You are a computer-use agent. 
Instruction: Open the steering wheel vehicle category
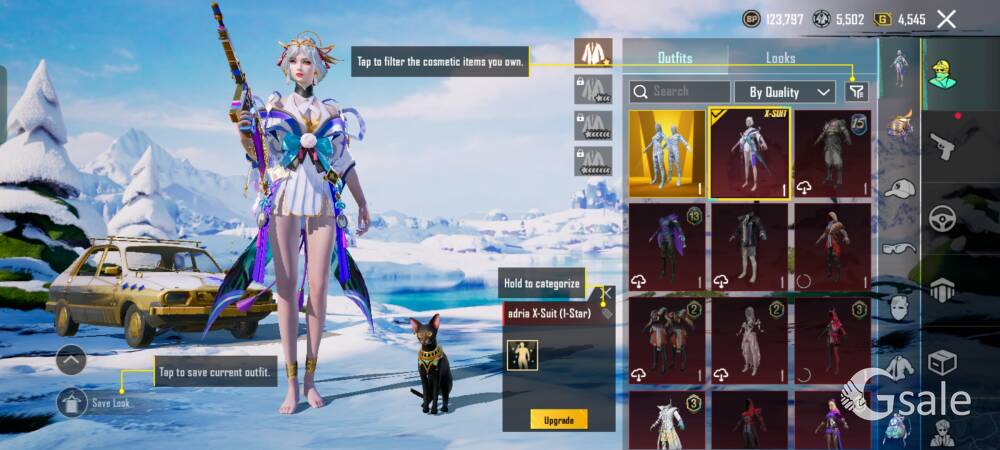pyautogui.click(x=942, y=218)
